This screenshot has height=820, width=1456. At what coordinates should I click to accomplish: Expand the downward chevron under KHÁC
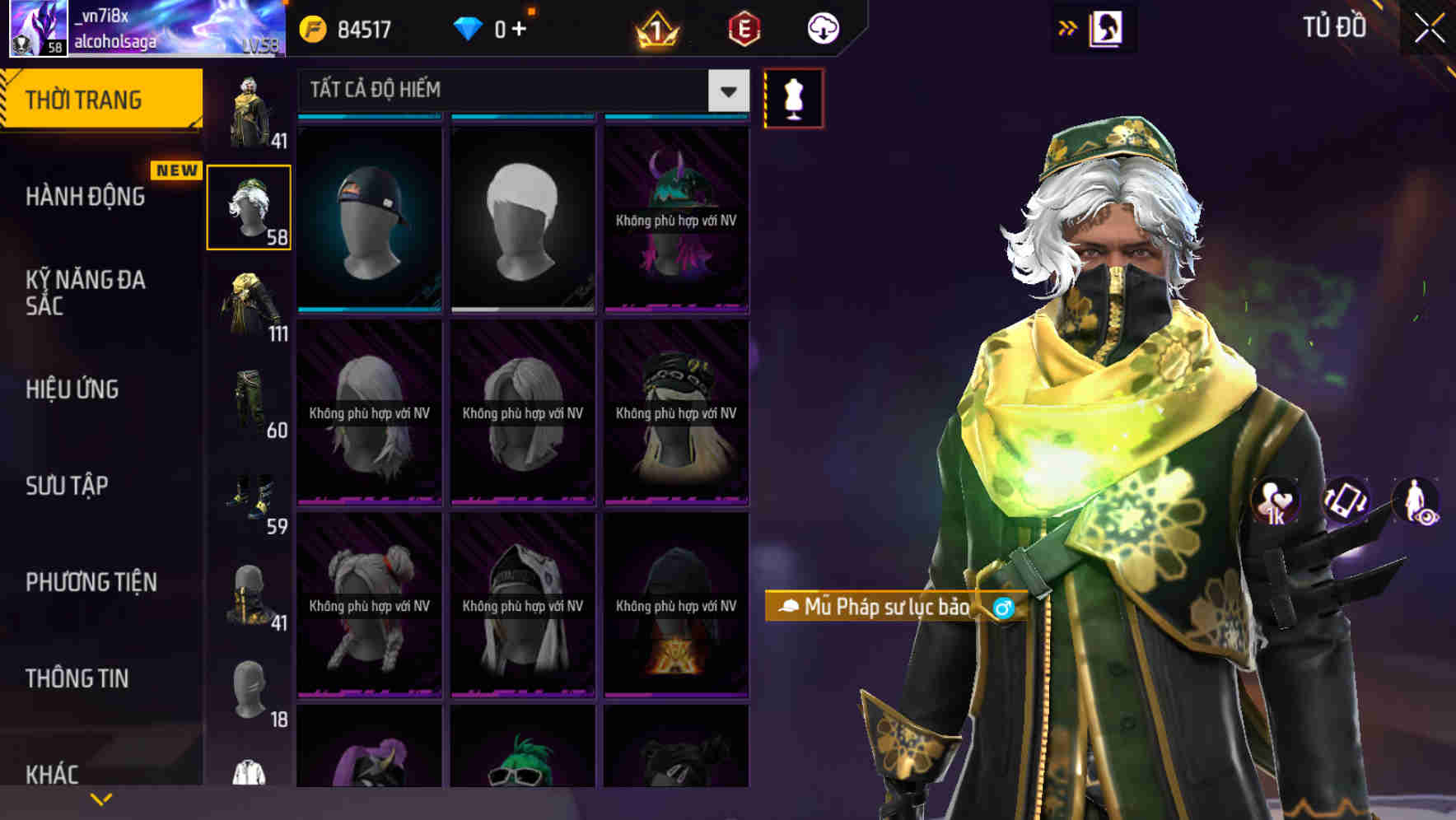point(101,798)
